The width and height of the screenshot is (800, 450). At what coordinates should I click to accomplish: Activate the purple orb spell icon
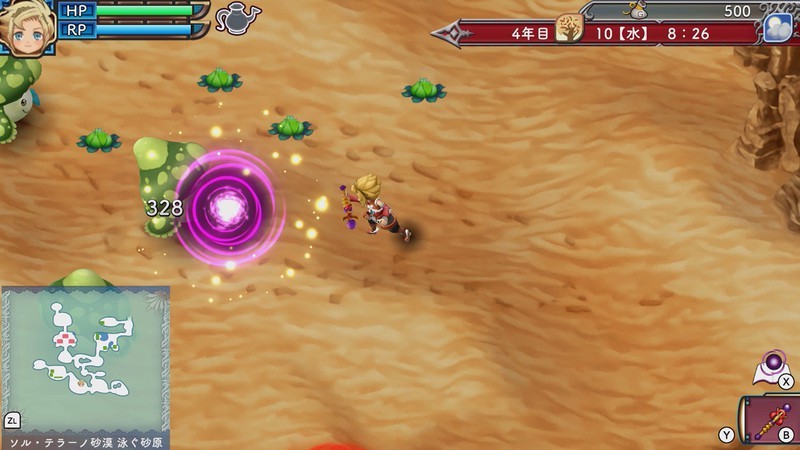[773, 363]
